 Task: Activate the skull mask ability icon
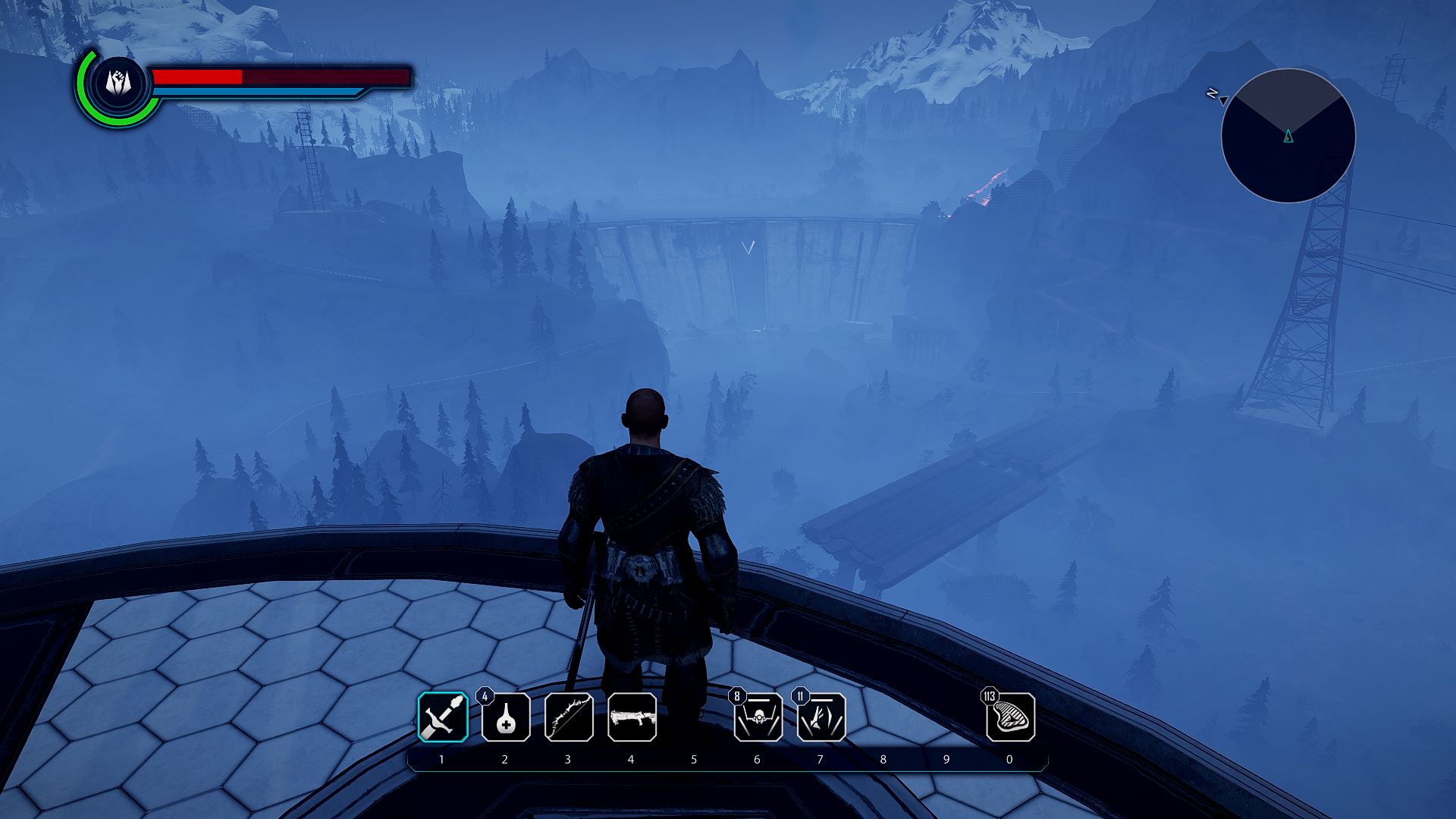tap(758, 717)
